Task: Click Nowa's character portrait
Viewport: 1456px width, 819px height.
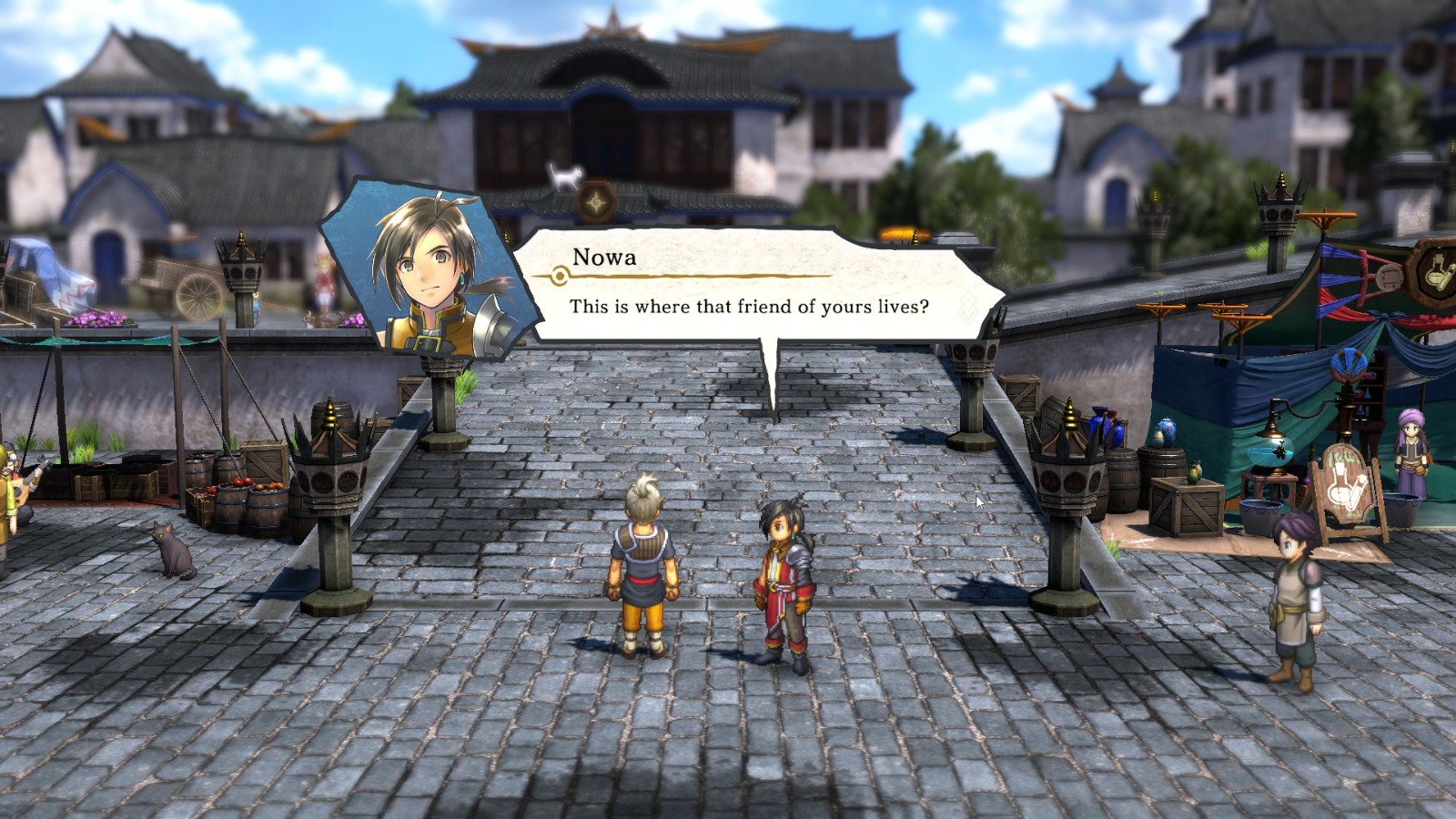Action: pyautogui.click(x=423, y=268)
